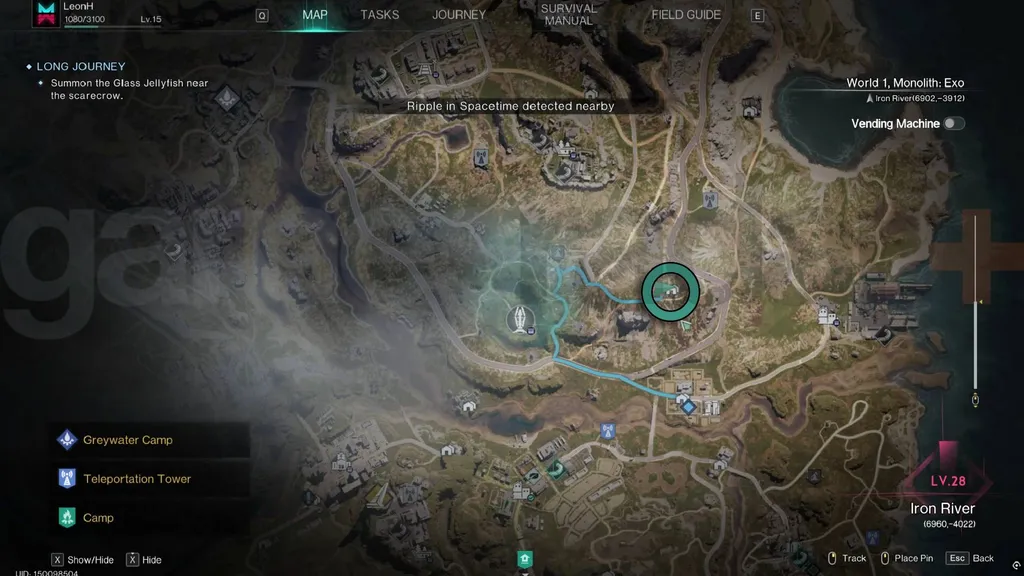Select the Greywater Camp legend entry
The width and height of the screenshot is (1024, 576).
coord(127,440)
